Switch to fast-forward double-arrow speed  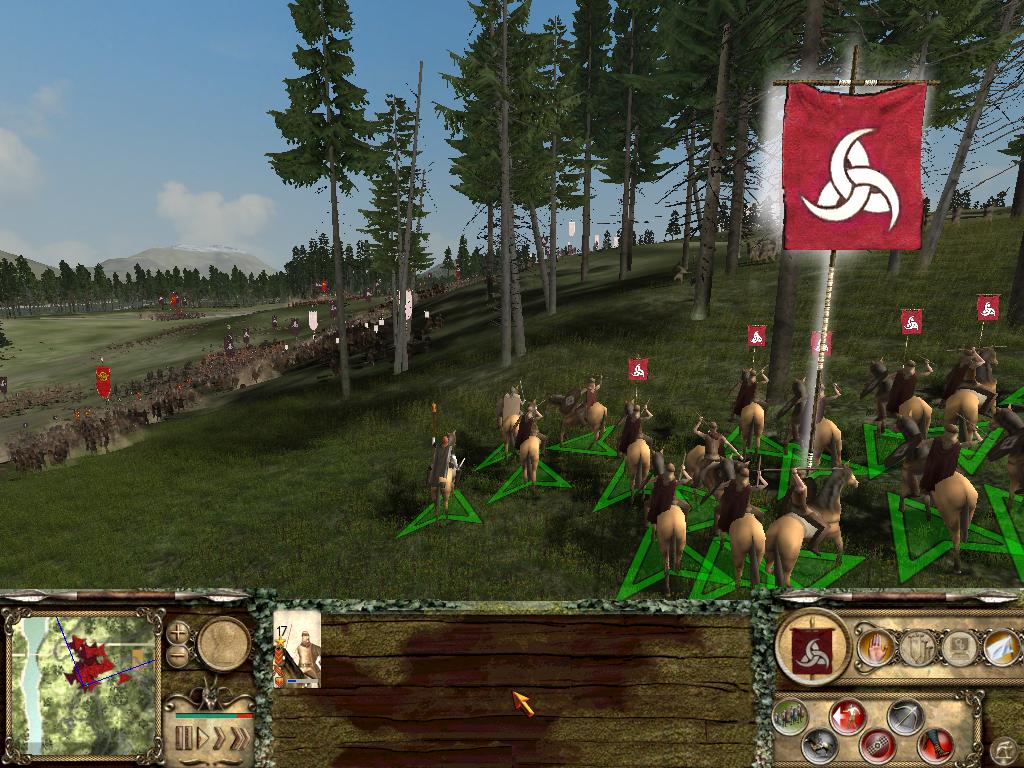point(217,739)
